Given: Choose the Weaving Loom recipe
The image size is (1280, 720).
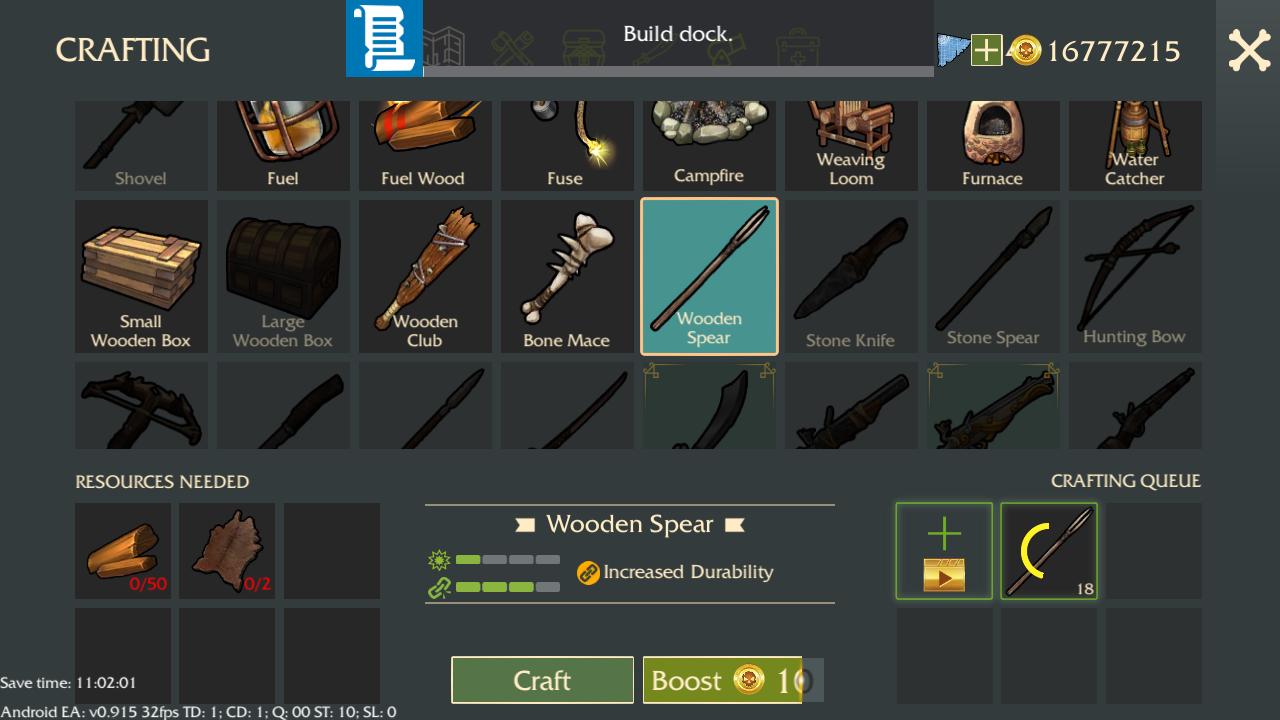Looking at the screenshot, I should click(851, 145).
